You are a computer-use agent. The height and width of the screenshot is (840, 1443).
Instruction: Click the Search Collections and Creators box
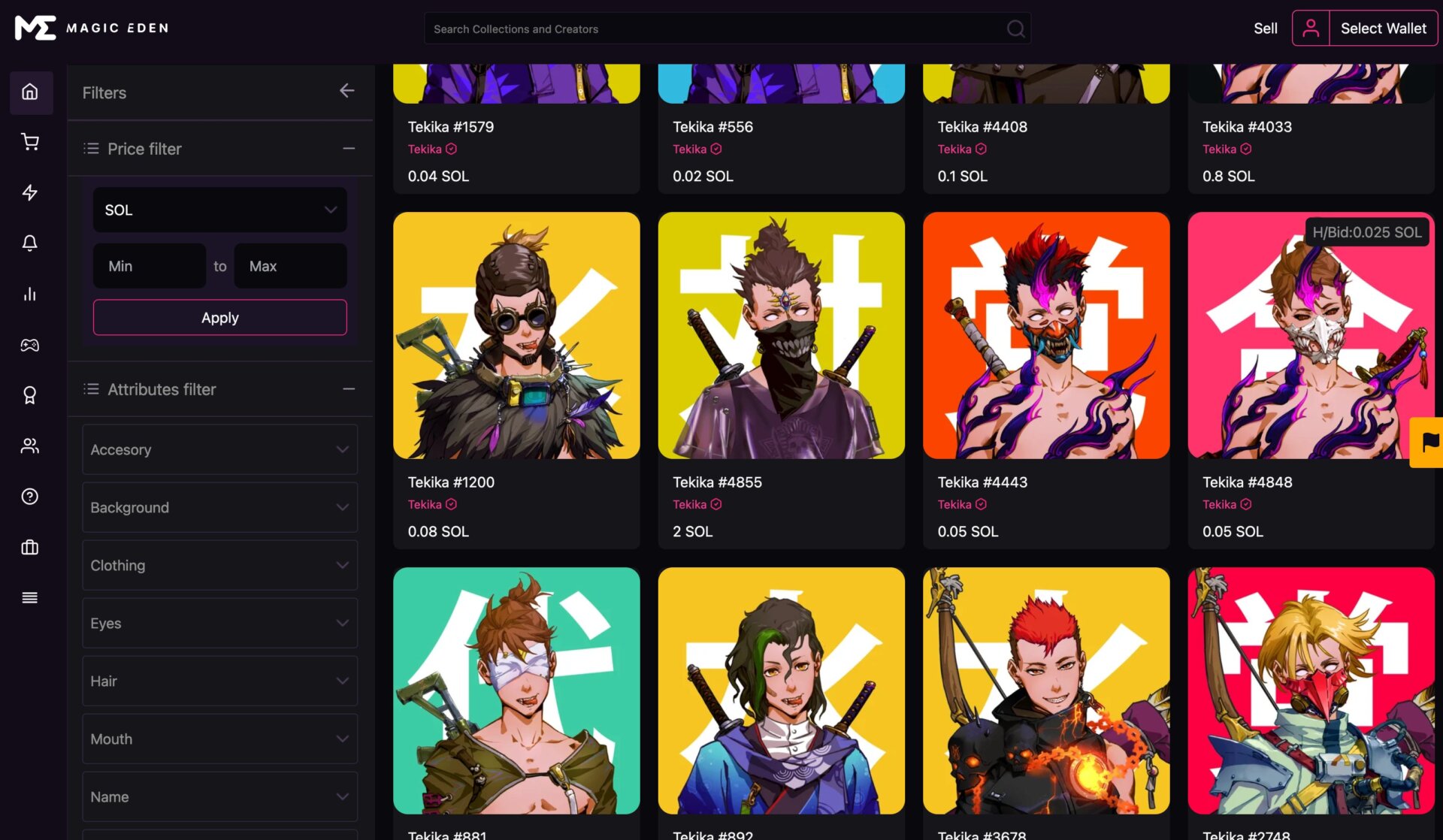click(x=714, y=29)
